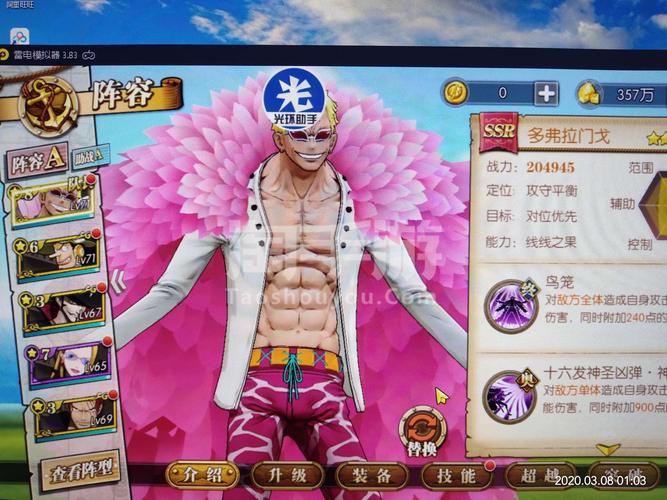Click the 替换 (Replace) character button

tap(423, 431)
